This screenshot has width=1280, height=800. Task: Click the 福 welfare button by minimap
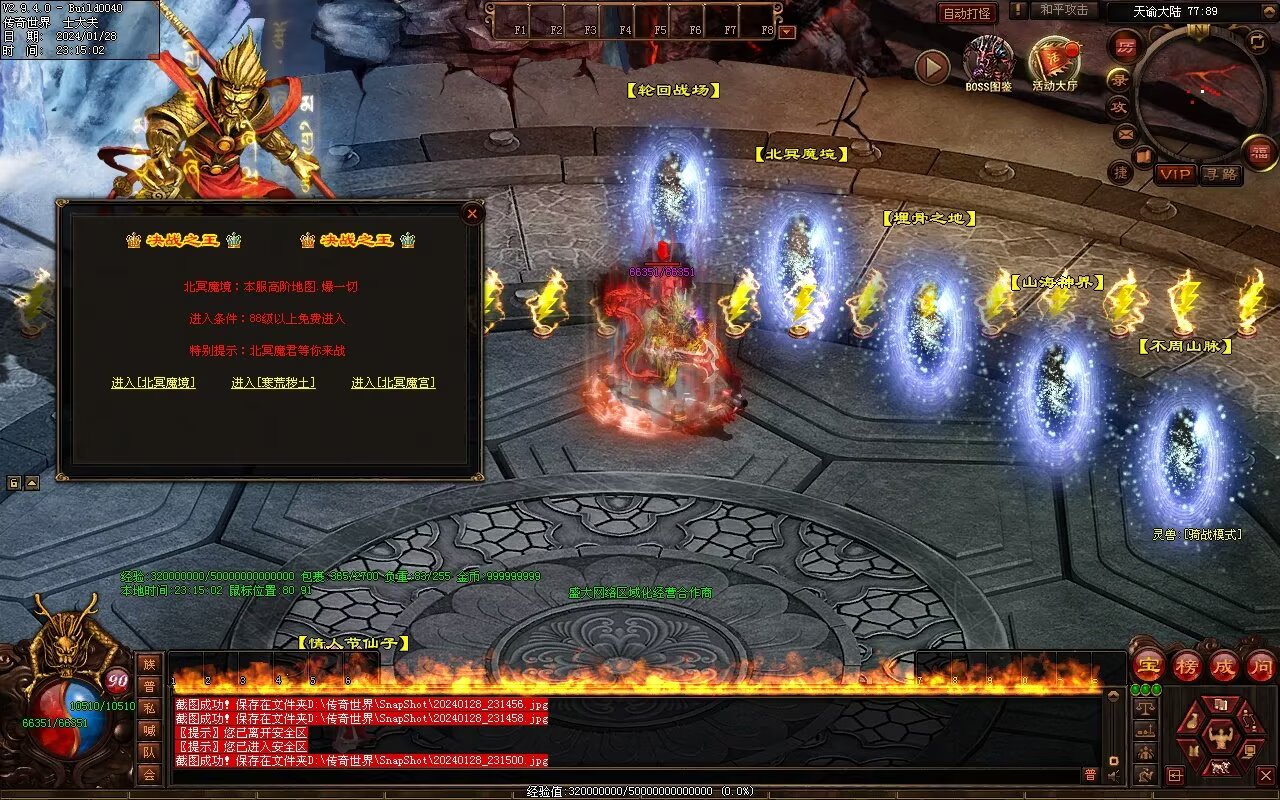[1259, 152]
